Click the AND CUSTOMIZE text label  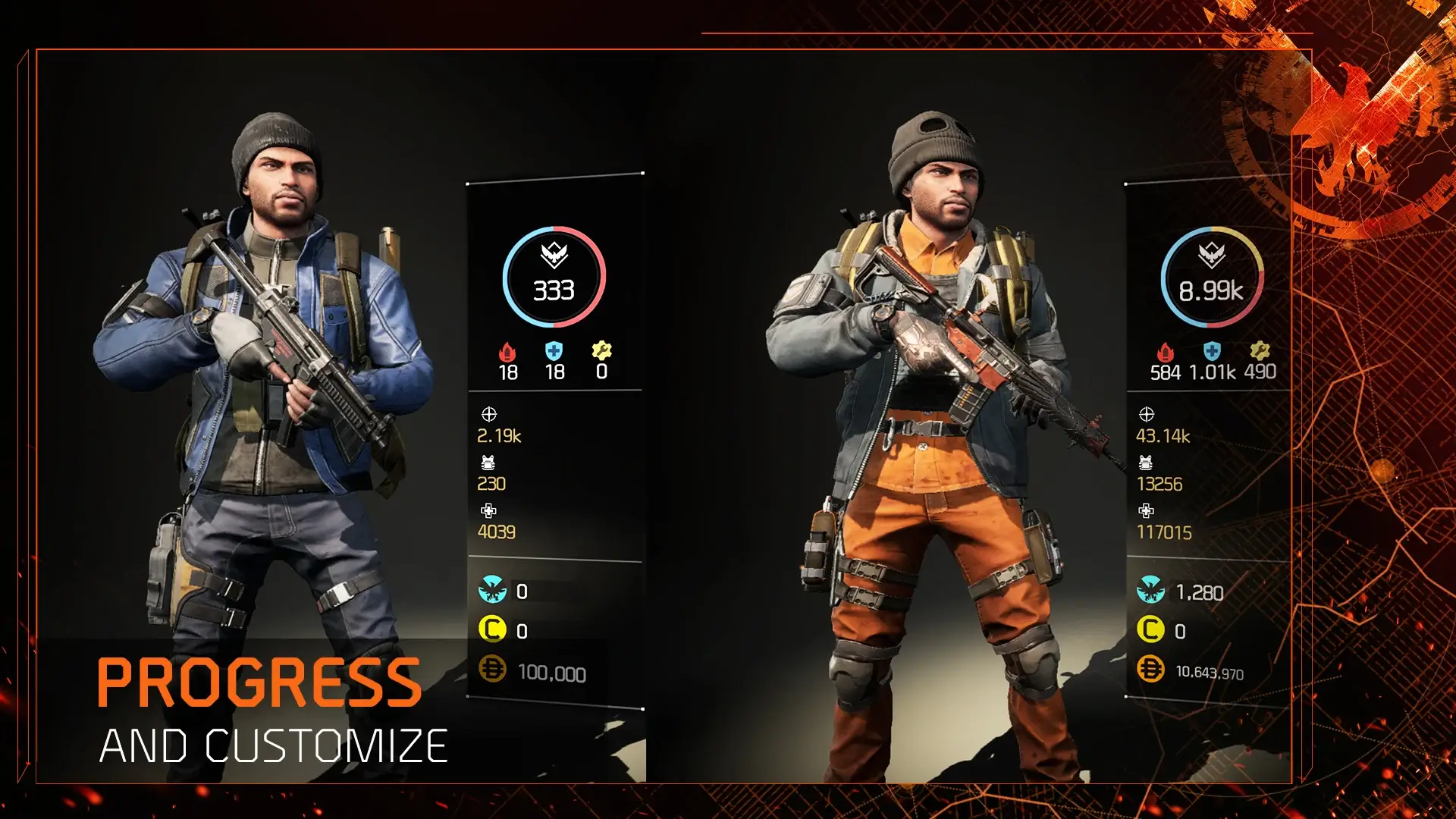tap(273, 745)
